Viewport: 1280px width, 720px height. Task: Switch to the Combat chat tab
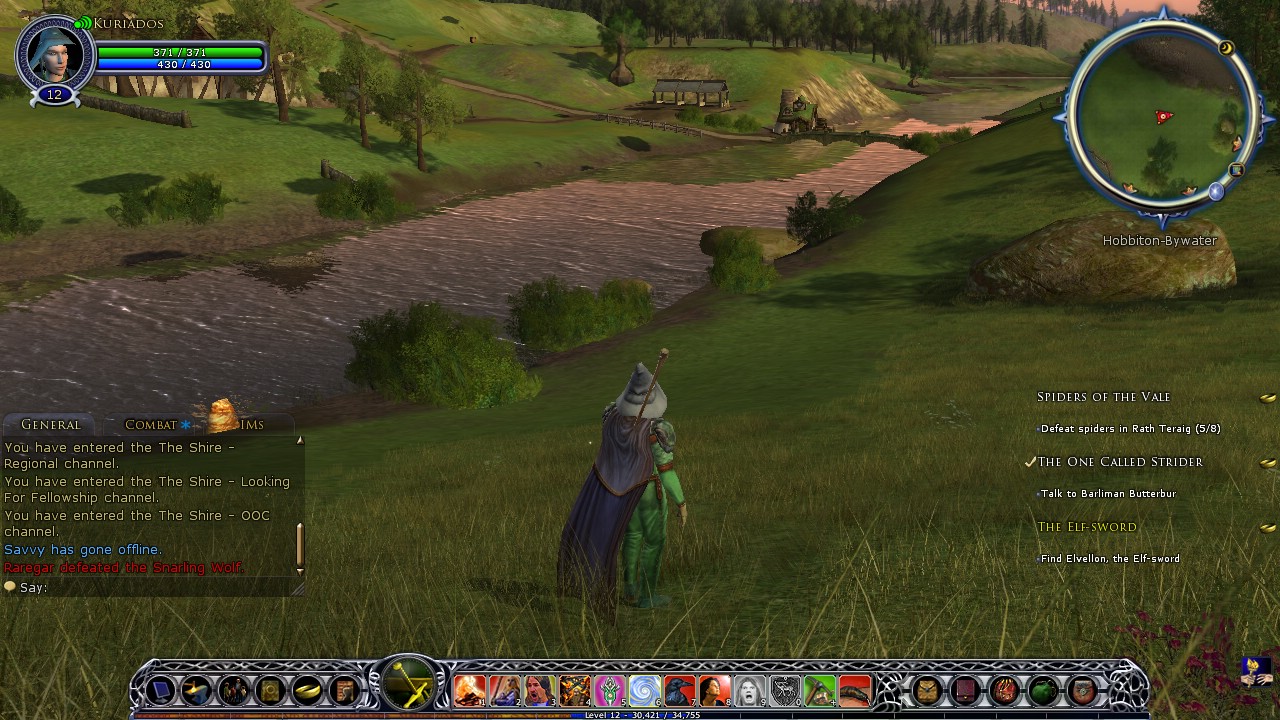click(x=151, y=425)
